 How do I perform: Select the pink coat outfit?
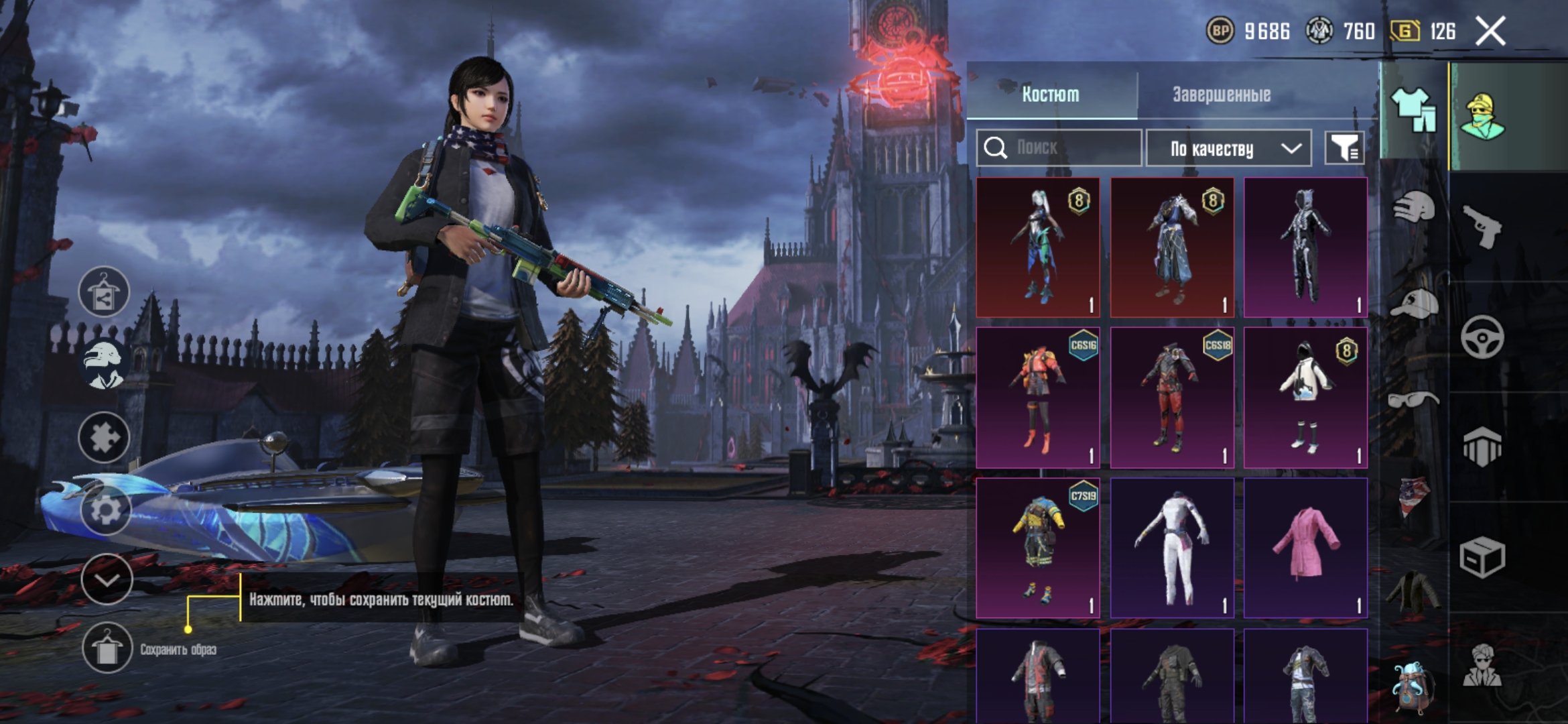click(1305, 548)
